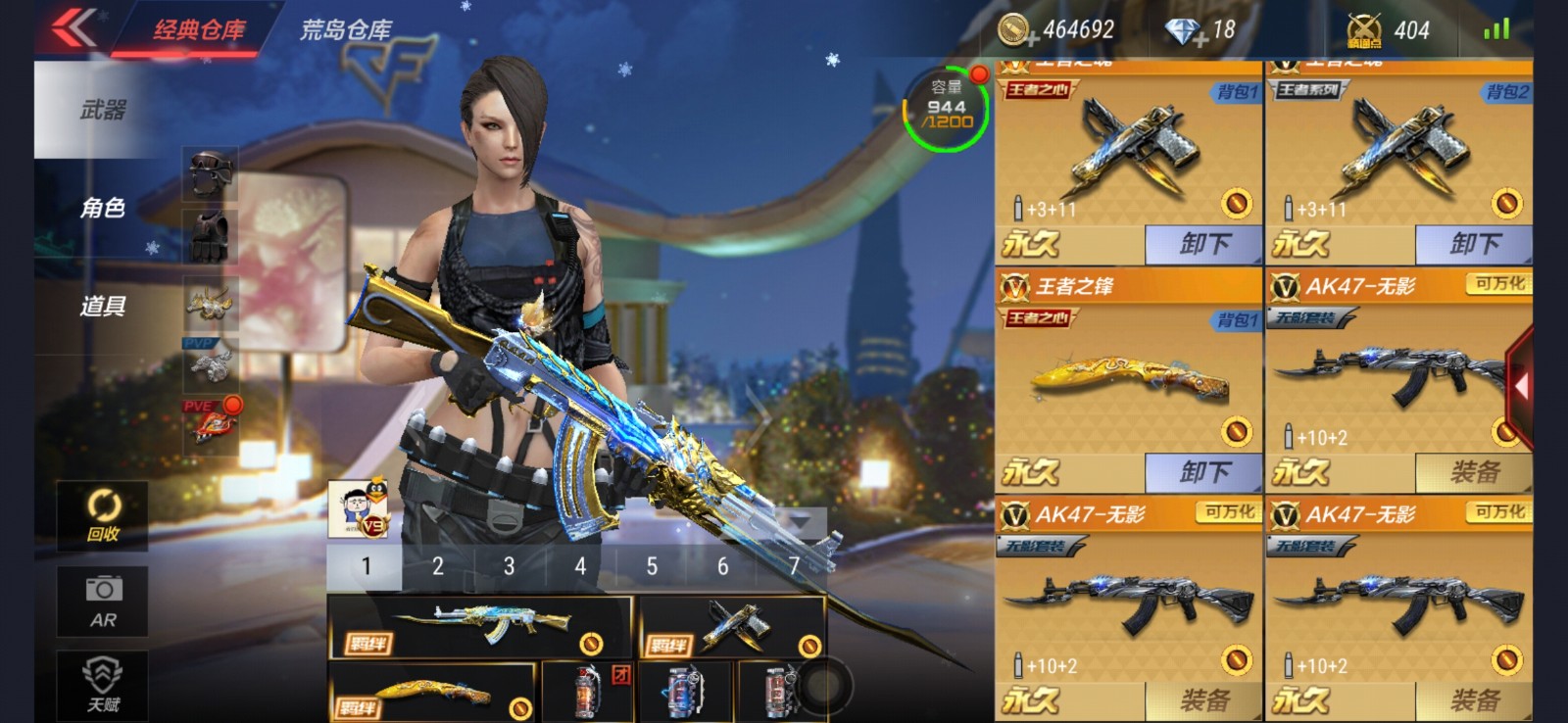
Task: Expand the red side arrow panel
Action: point(1520,386)
